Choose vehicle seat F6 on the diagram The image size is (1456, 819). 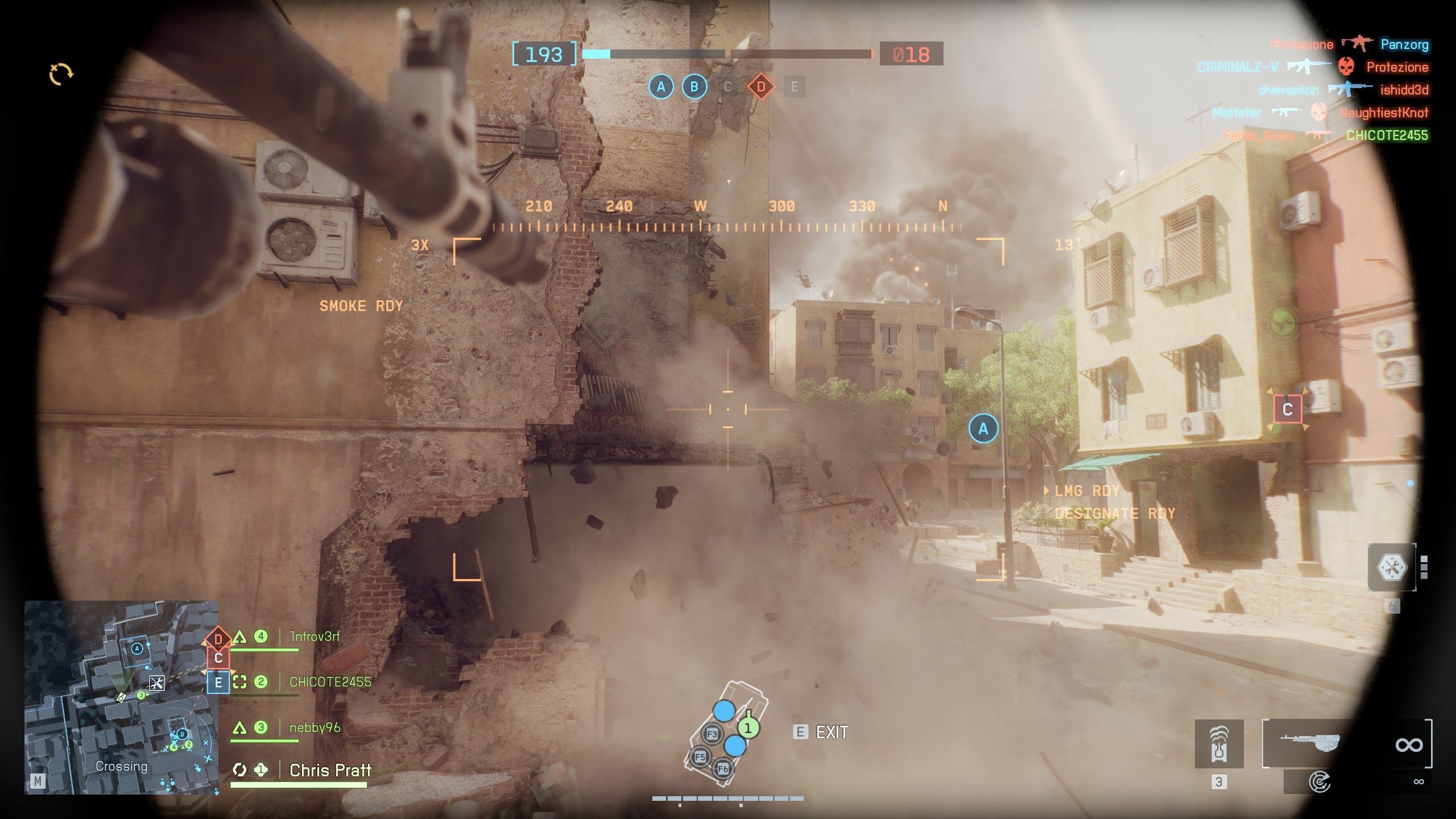[x=722, y=769]
